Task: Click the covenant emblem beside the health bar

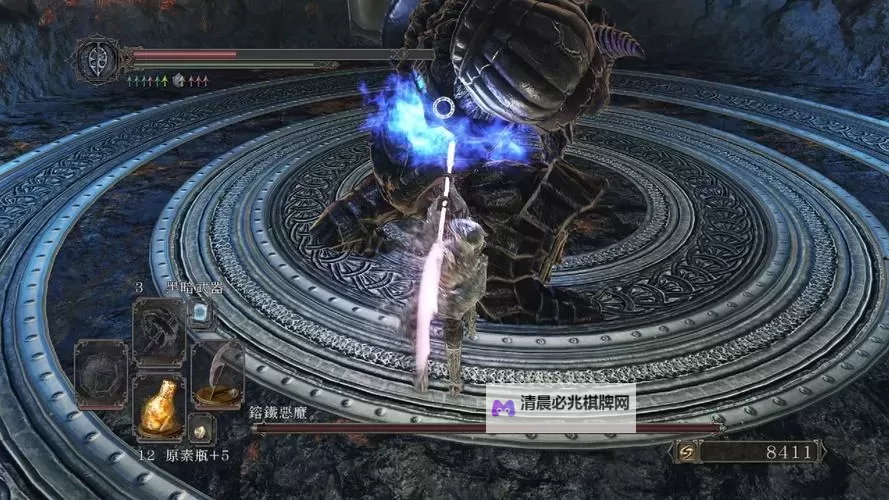Action: [x=97, y=58]
